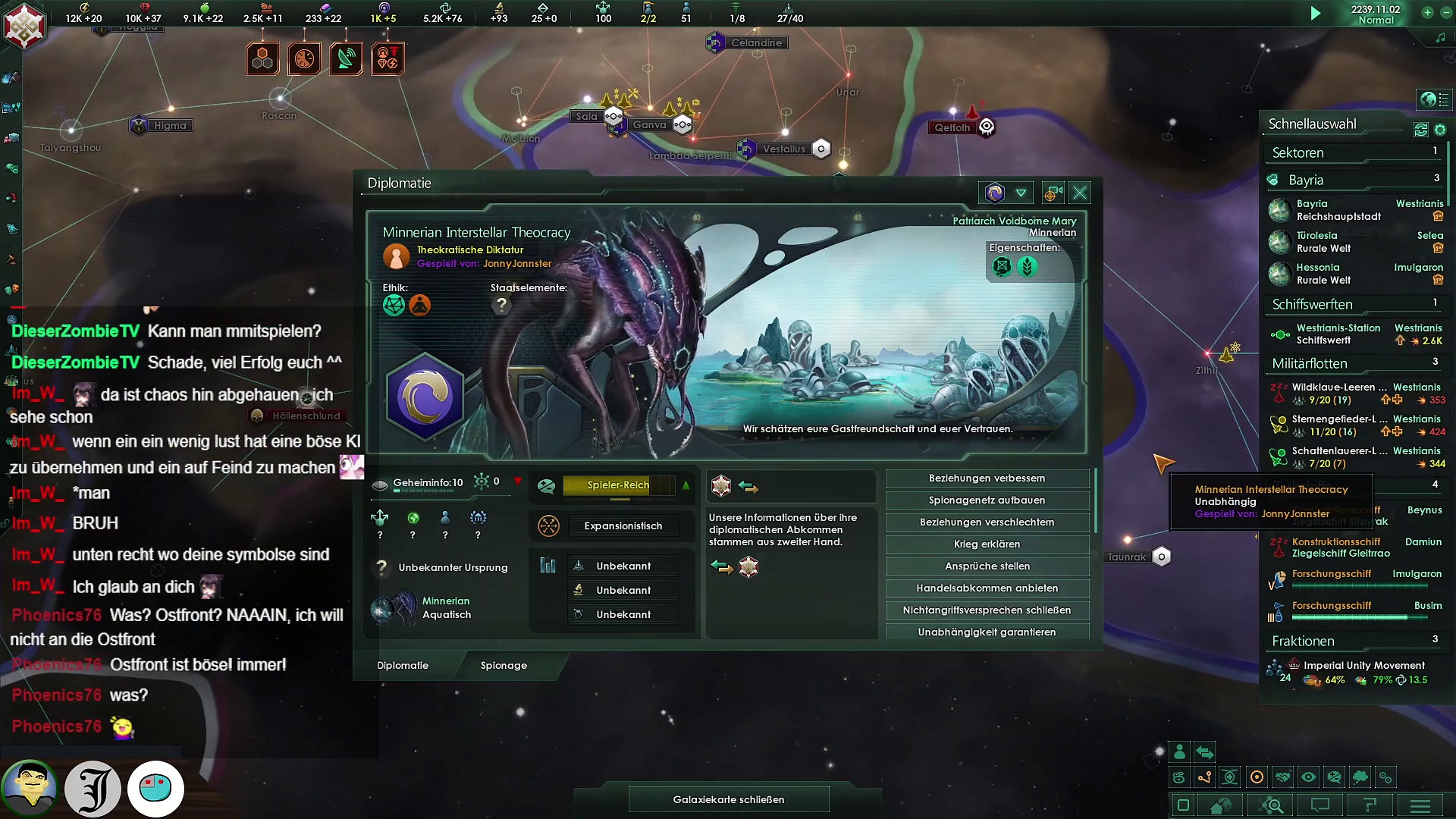Choose 'Spionagenetz aufbauen'
1456x819 pixels.
987,500
